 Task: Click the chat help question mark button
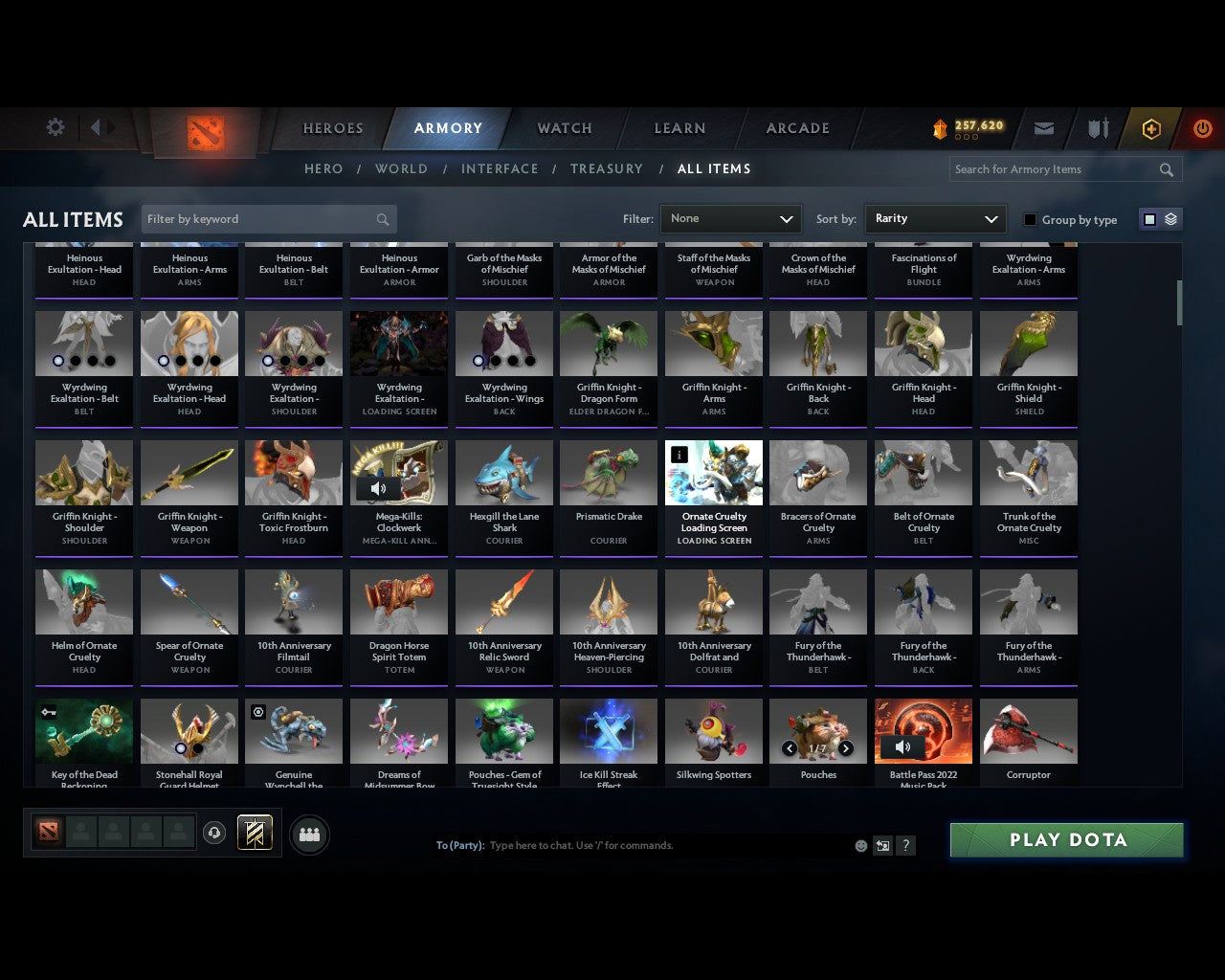click(905, 845)
